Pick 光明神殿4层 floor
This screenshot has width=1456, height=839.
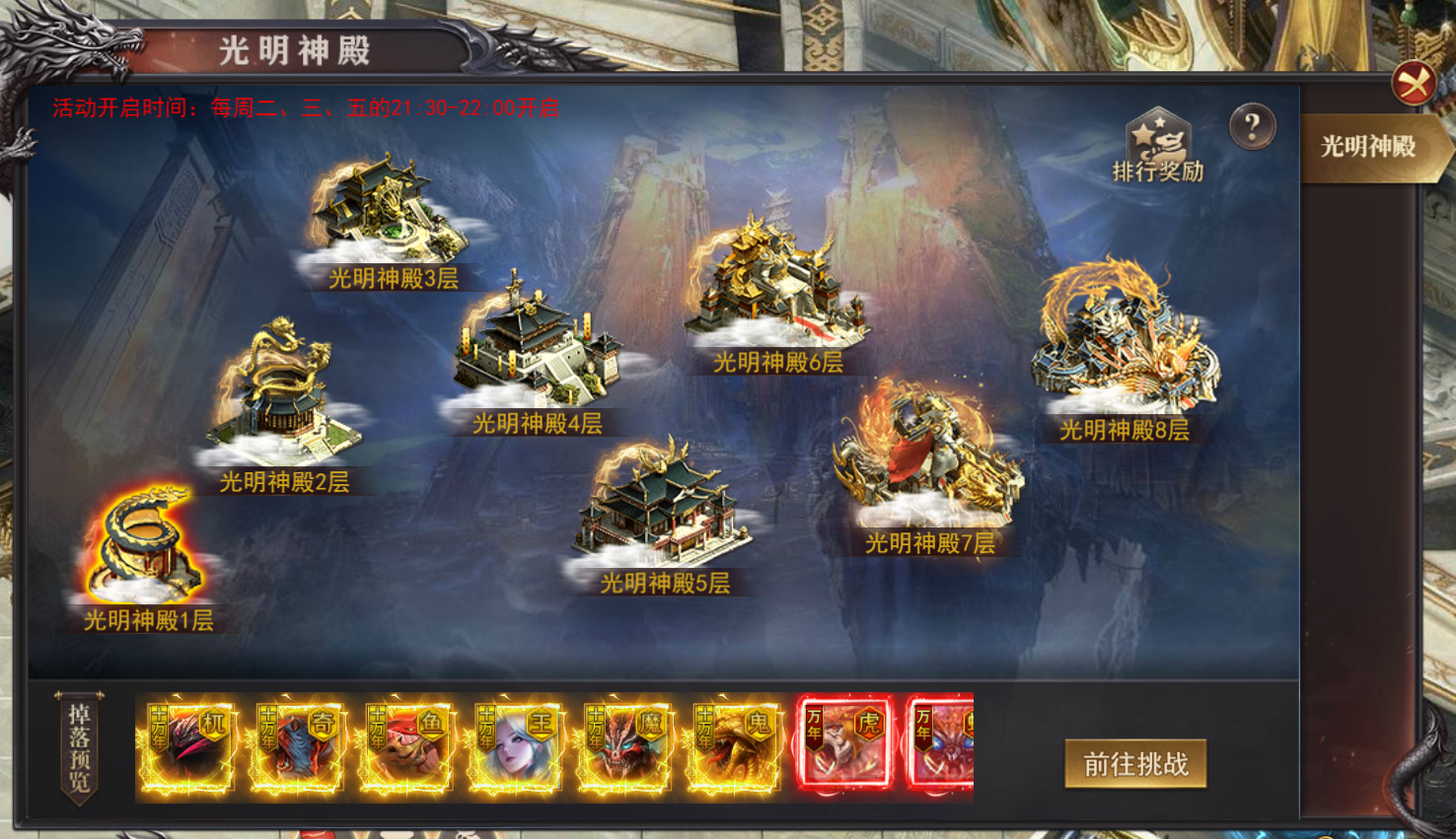(x=536, y=350)
